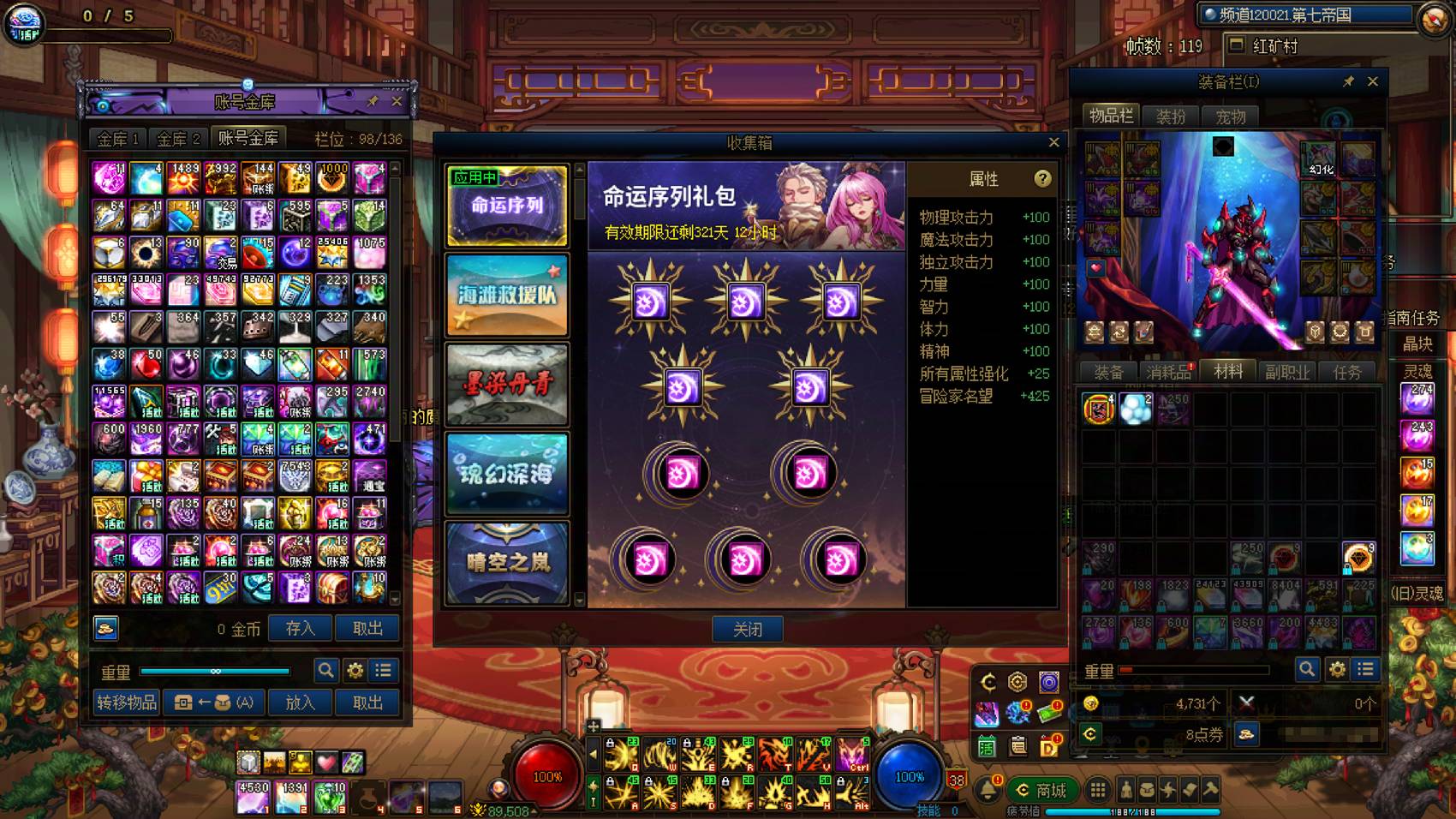1456x819 pixels.
Task: Click the yellow help icon in 属性 panel
Action: point(1042,180)
